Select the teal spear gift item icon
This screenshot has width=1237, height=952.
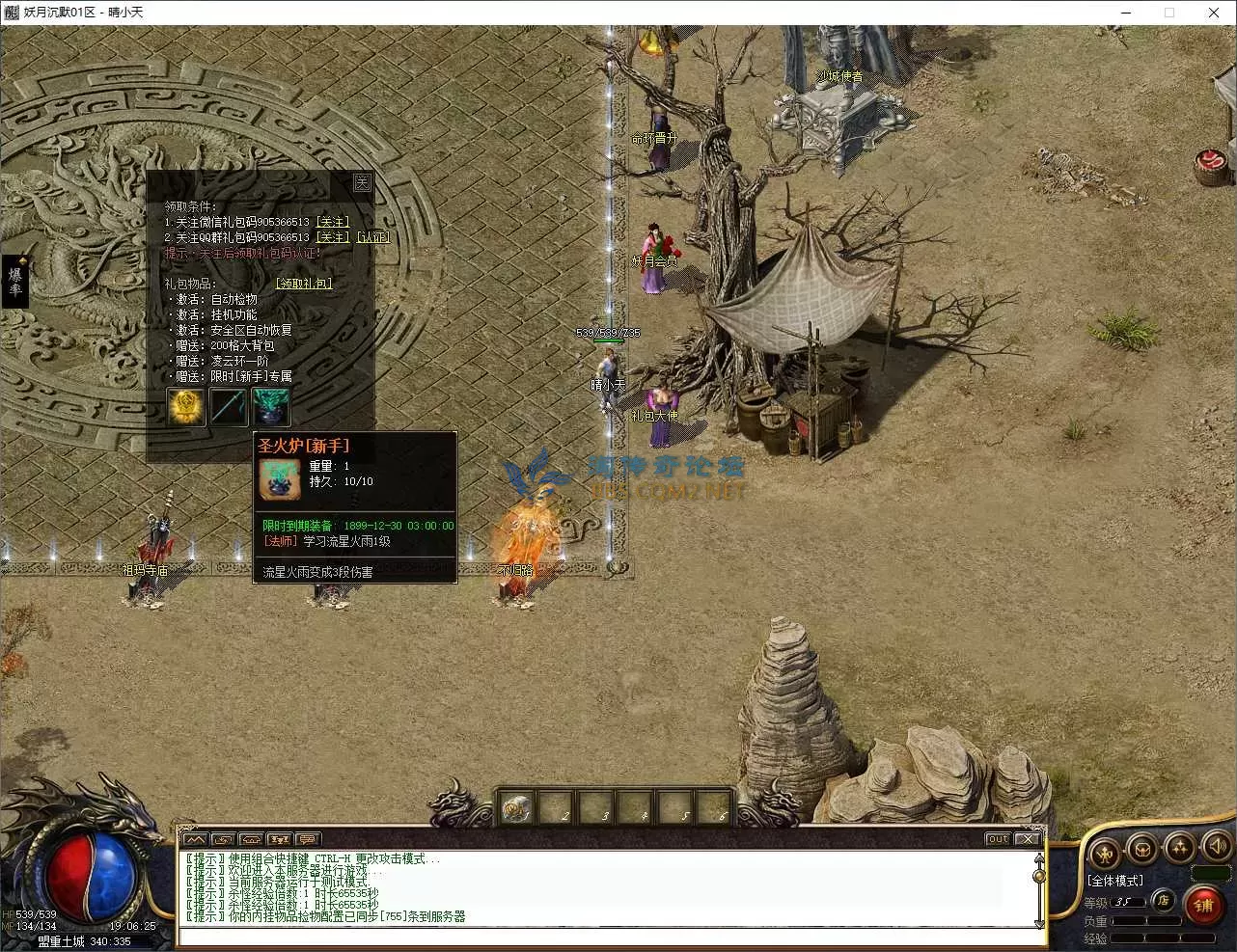click(x=230, y=407)
